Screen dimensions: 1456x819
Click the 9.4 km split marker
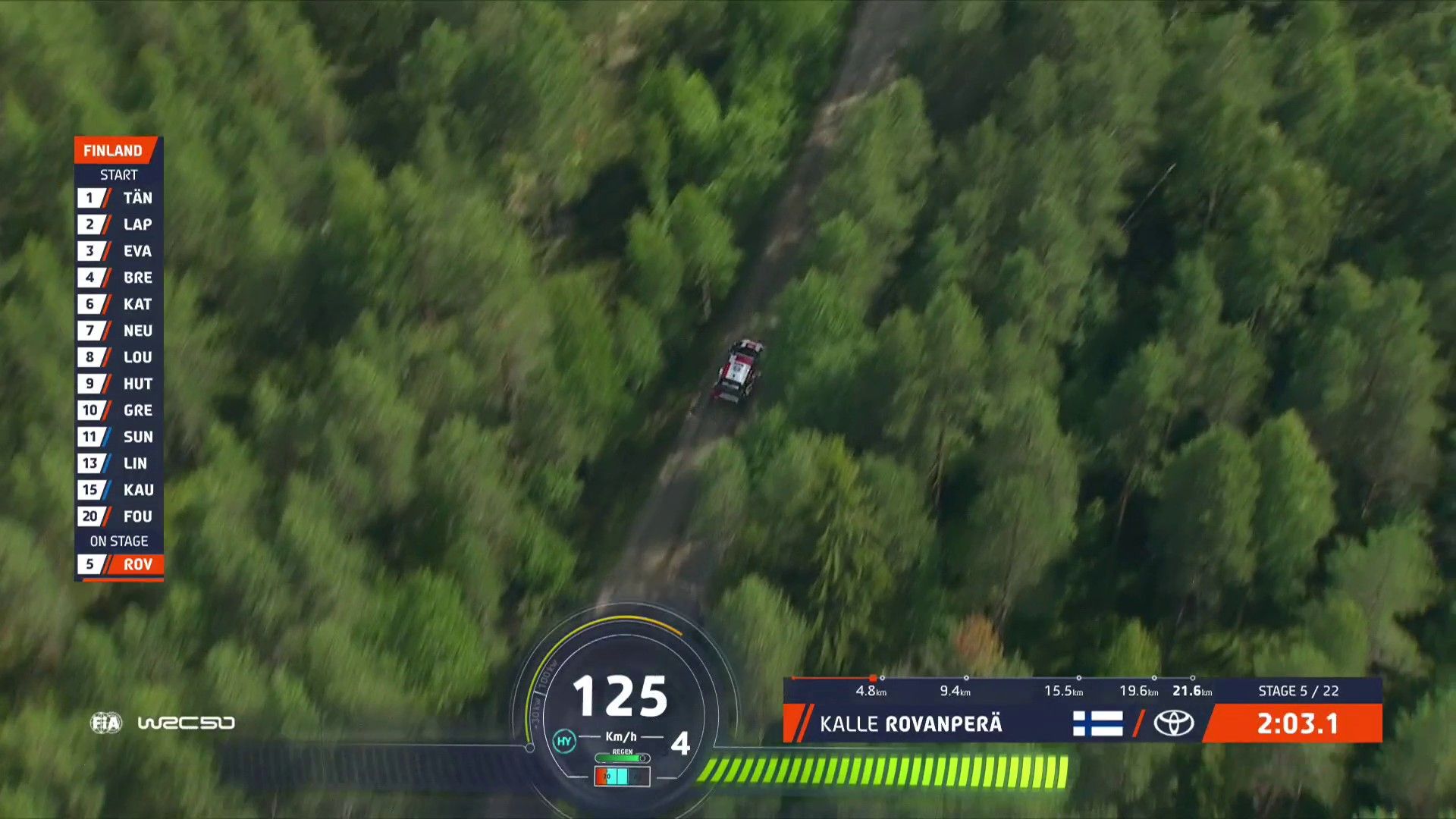[x=955, y=690]
